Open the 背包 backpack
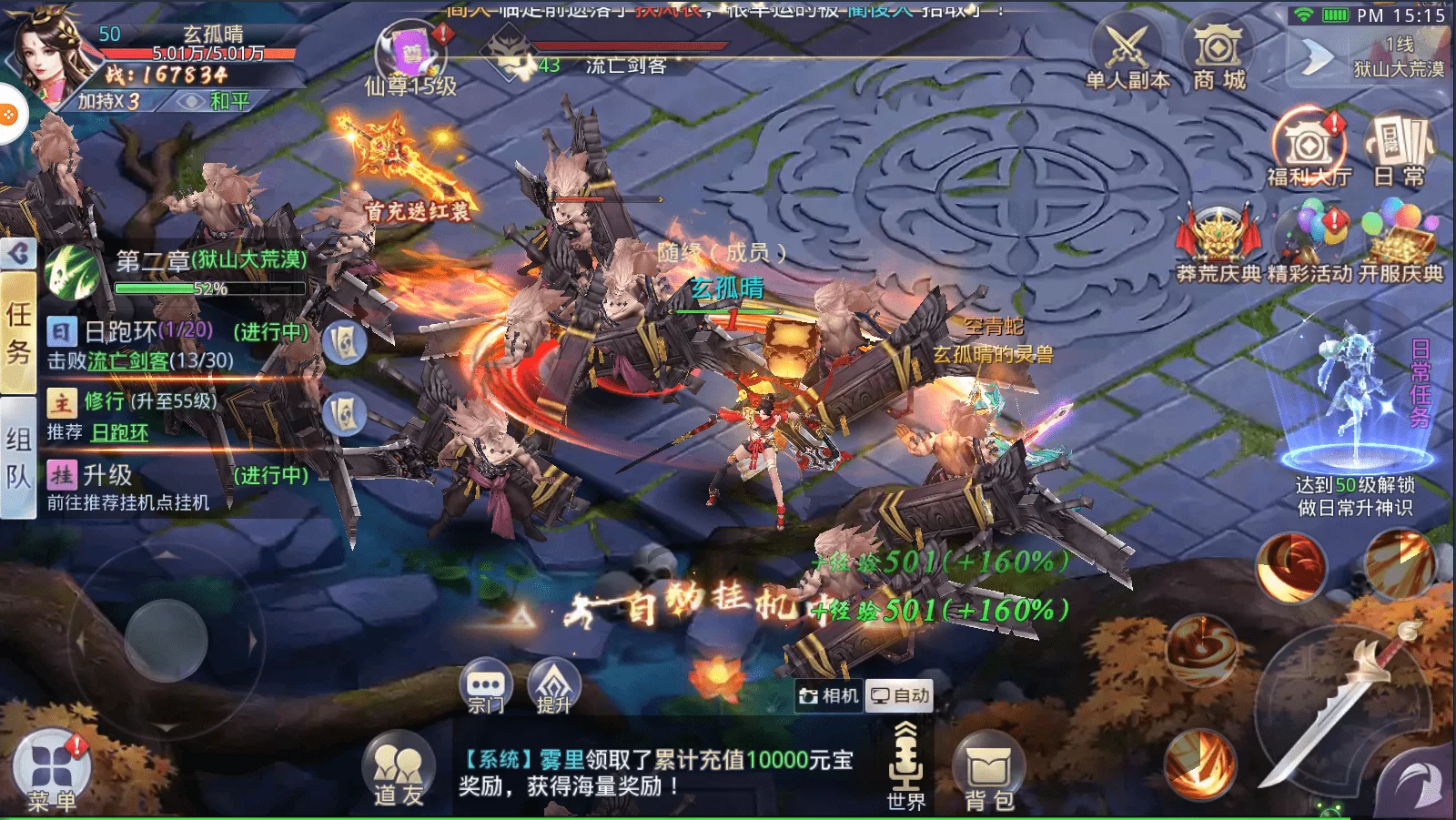 [988, 772]
